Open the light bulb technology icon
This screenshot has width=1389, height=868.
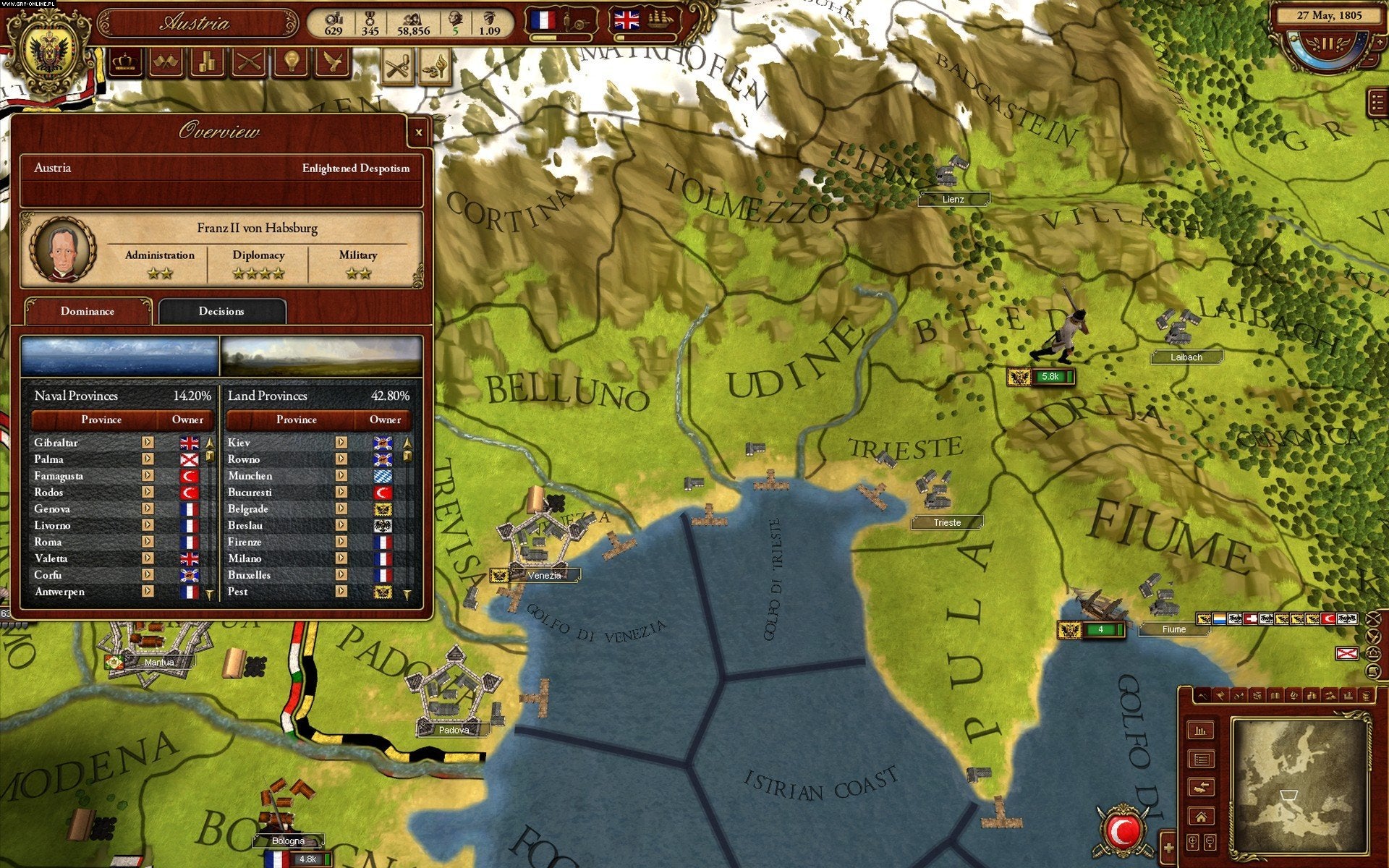pos(291,63)
